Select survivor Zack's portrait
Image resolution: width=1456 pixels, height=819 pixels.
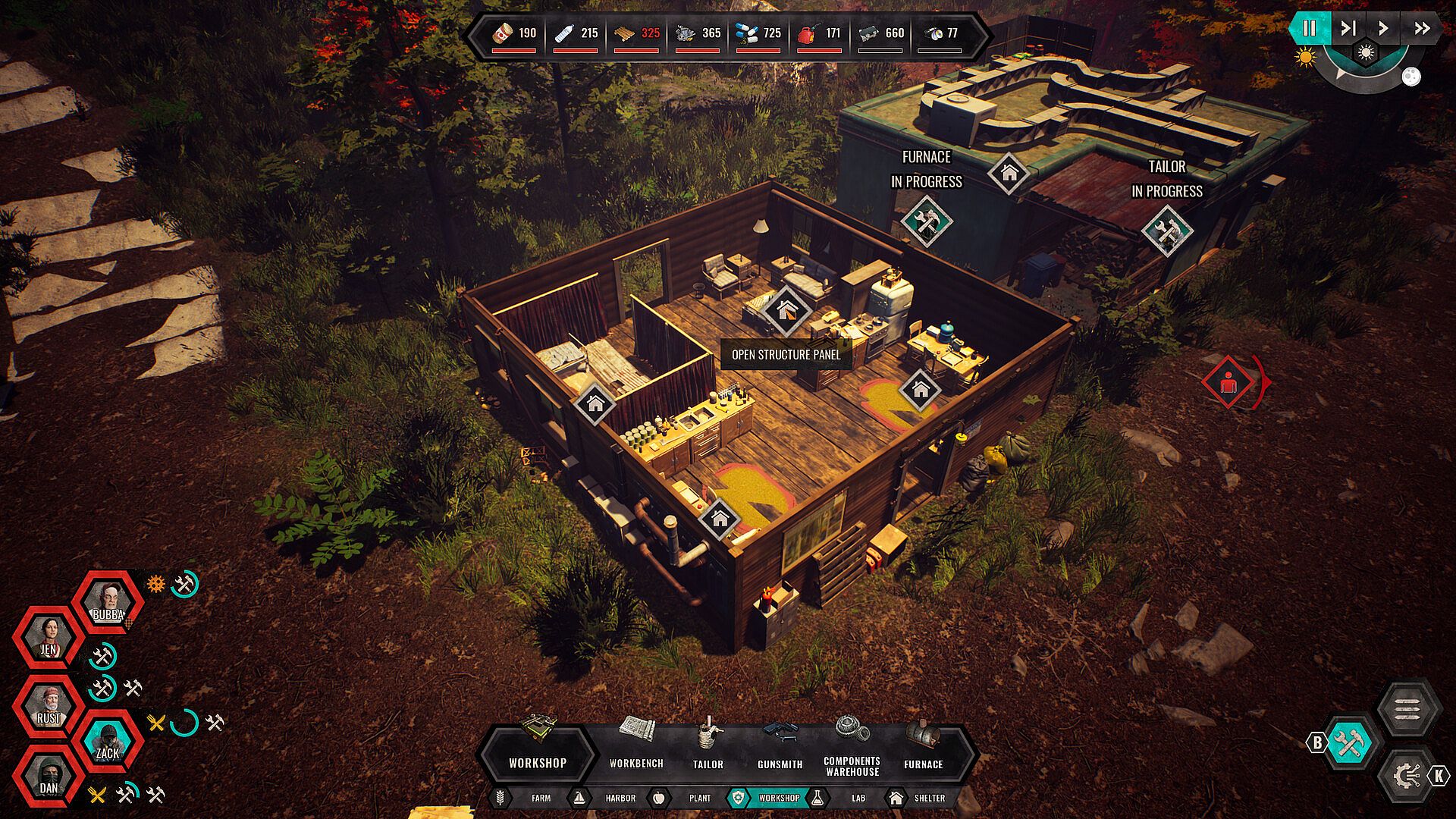coord(108,742)
